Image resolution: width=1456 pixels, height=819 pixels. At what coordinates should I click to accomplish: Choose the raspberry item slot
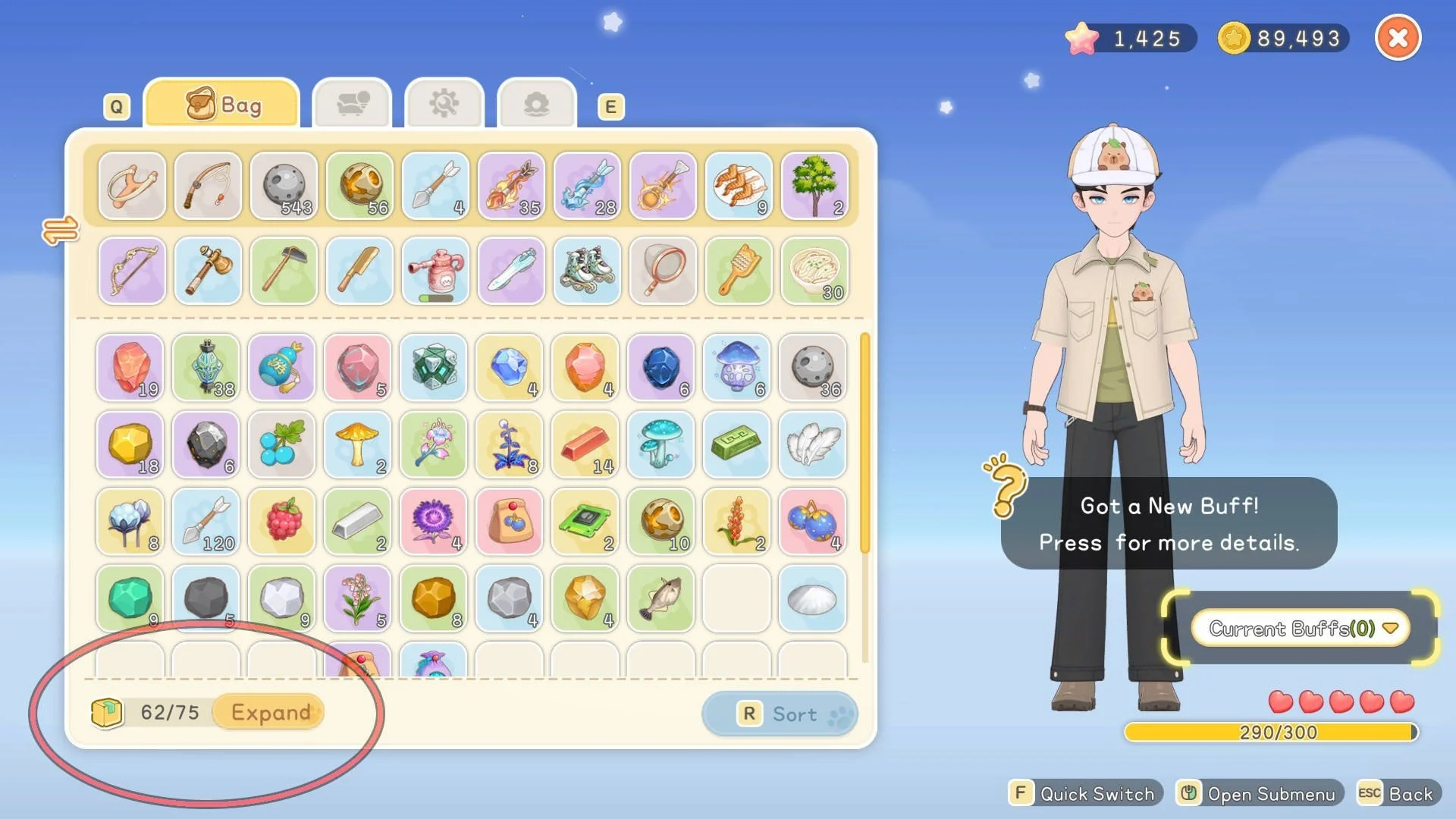282,522
